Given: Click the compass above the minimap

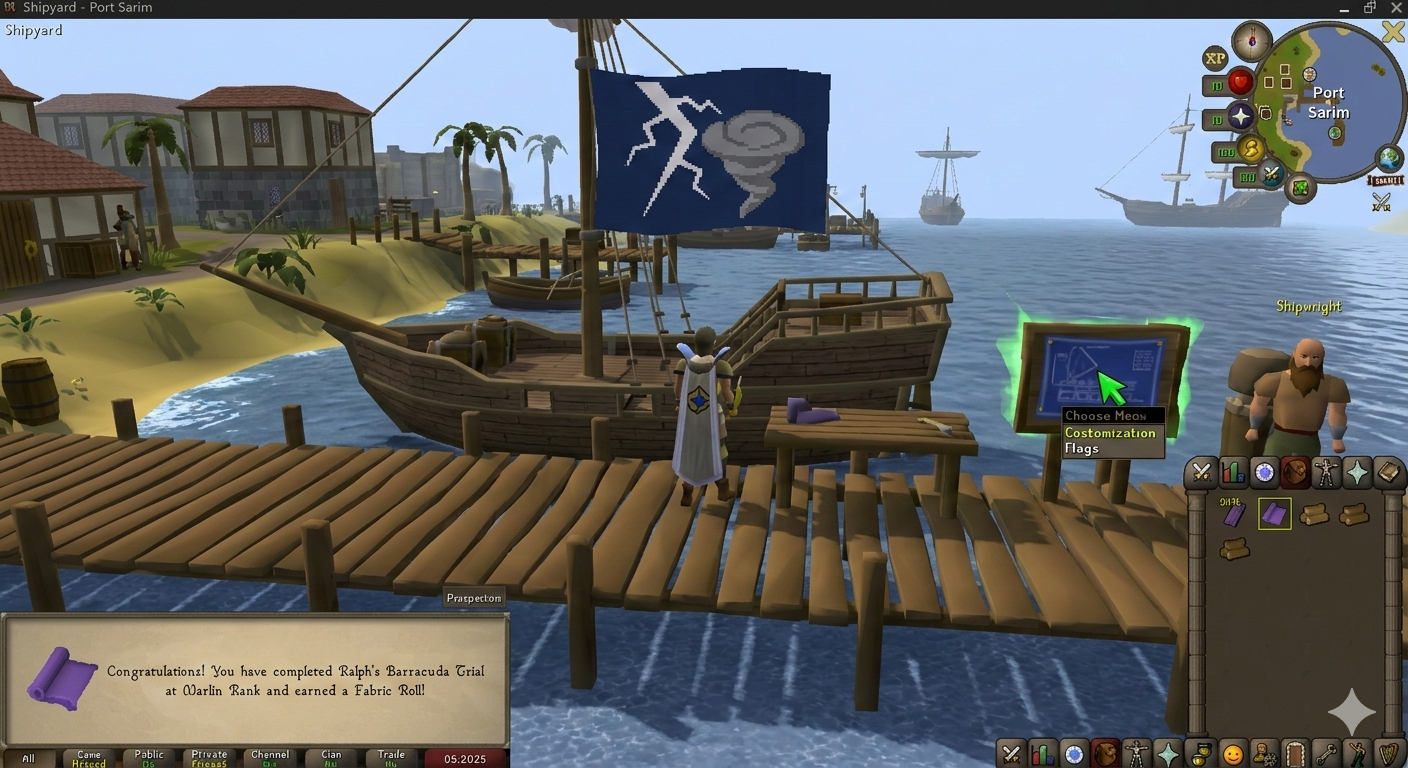Looking at the screenshot, I should point(1251,42).
